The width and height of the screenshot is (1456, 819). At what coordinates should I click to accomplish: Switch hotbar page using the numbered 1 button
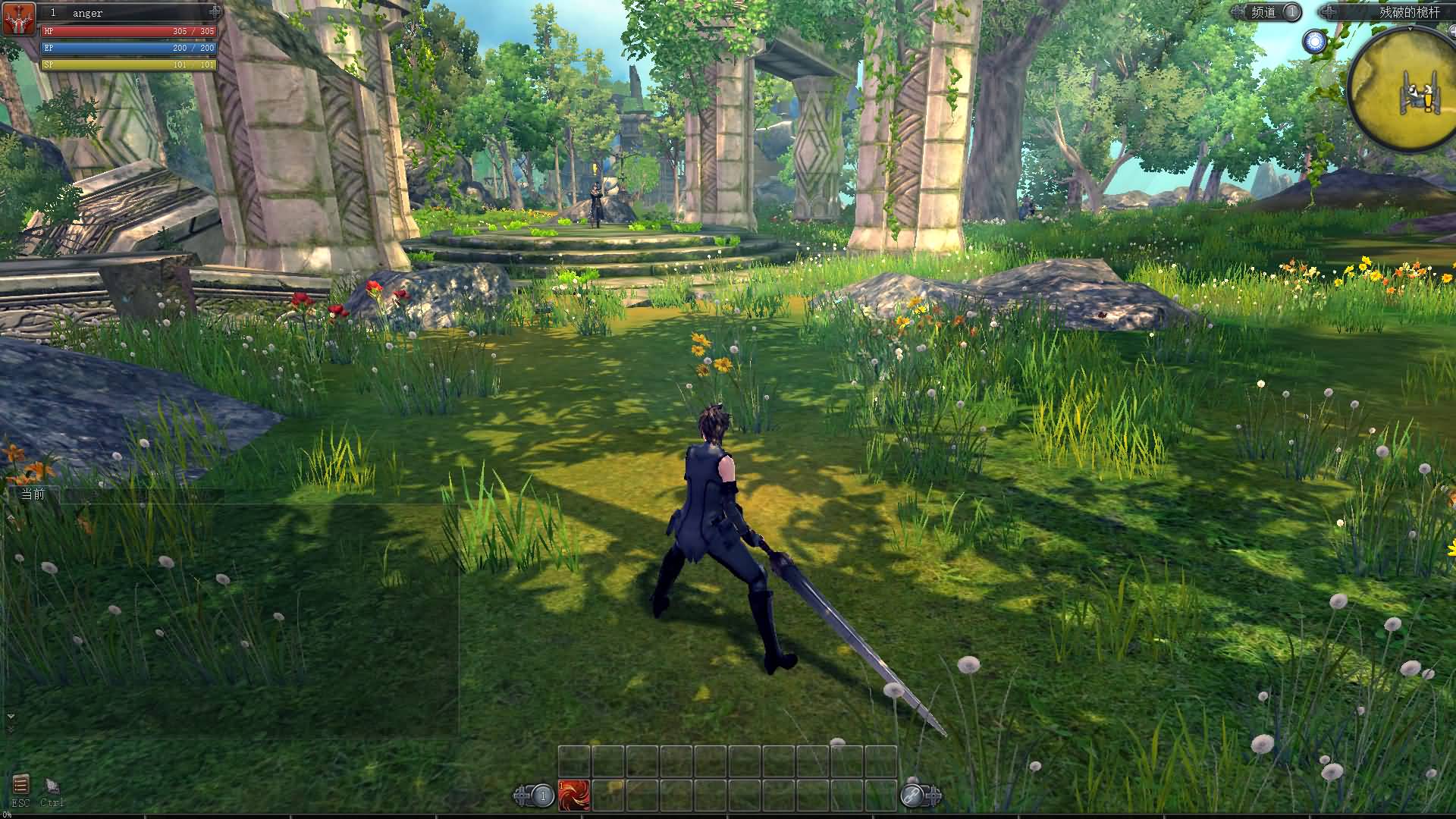point(542,795)
